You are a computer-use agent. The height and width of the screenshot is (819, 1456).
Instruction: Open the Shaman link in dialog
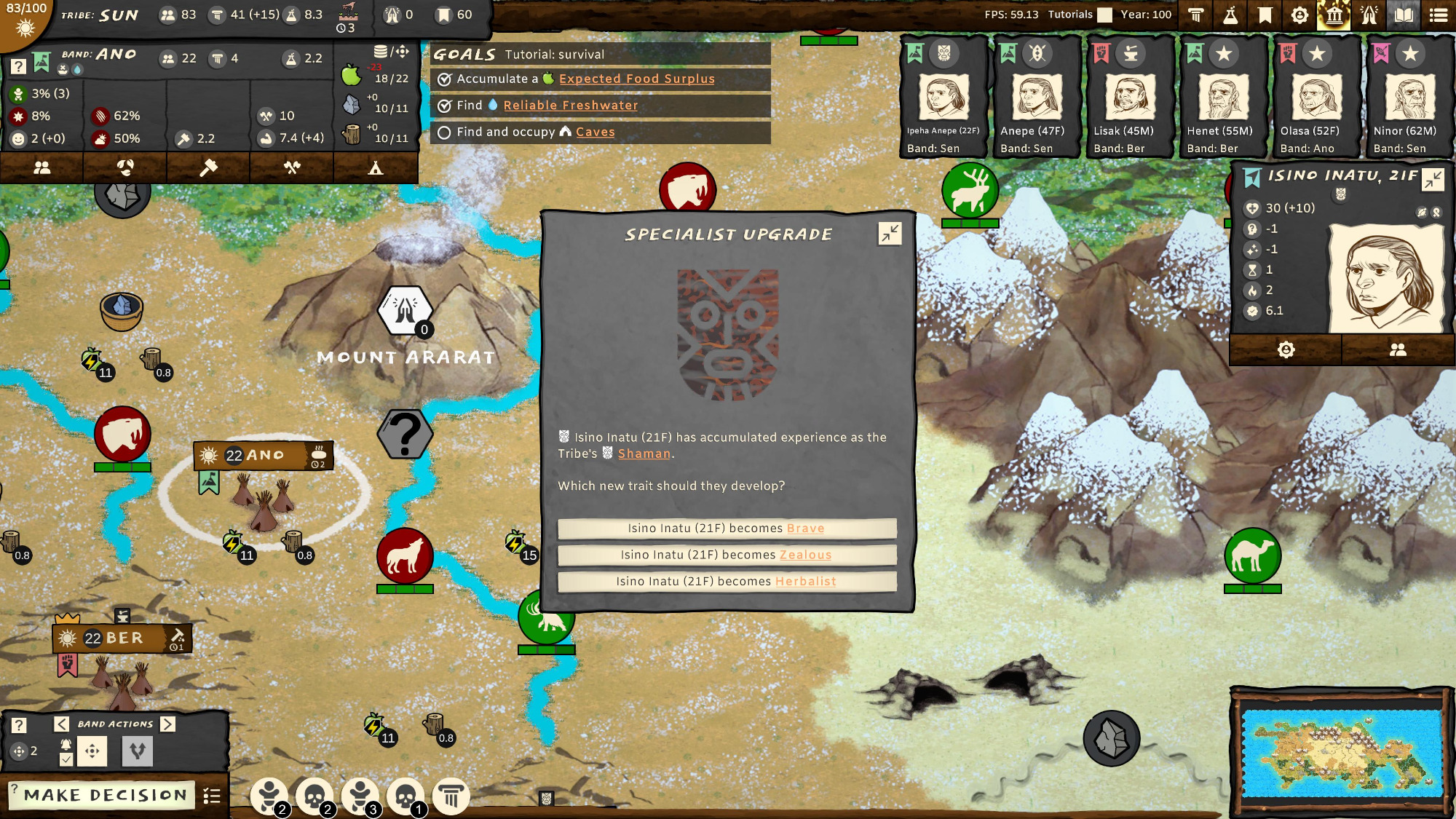(644, 454)
